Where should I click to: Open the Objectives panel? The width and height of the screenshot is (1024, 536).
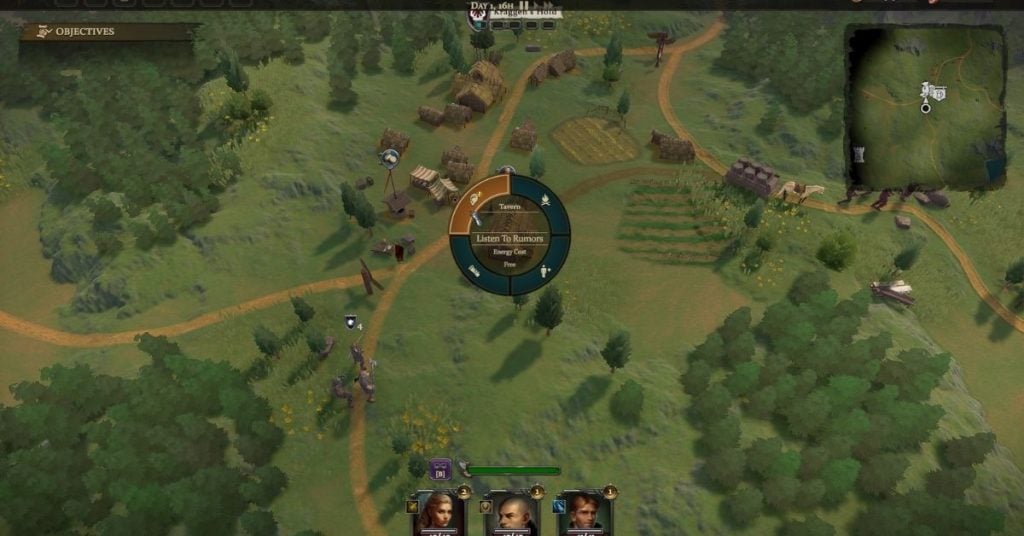coord(85,32)
